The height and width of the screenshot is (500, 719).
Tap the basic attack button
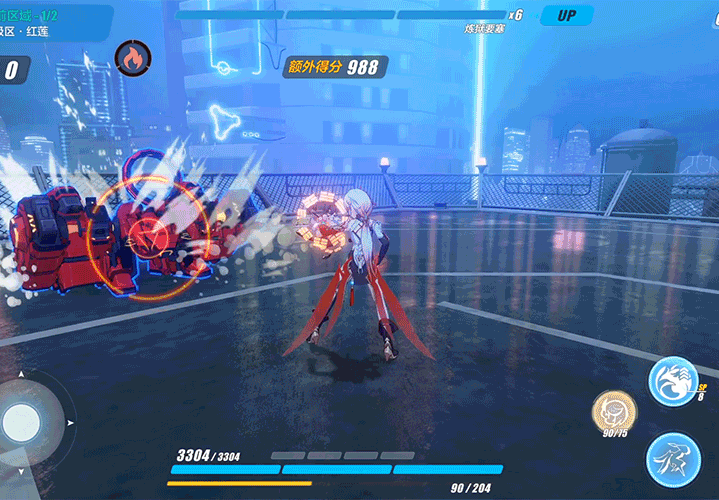point(672,459)
